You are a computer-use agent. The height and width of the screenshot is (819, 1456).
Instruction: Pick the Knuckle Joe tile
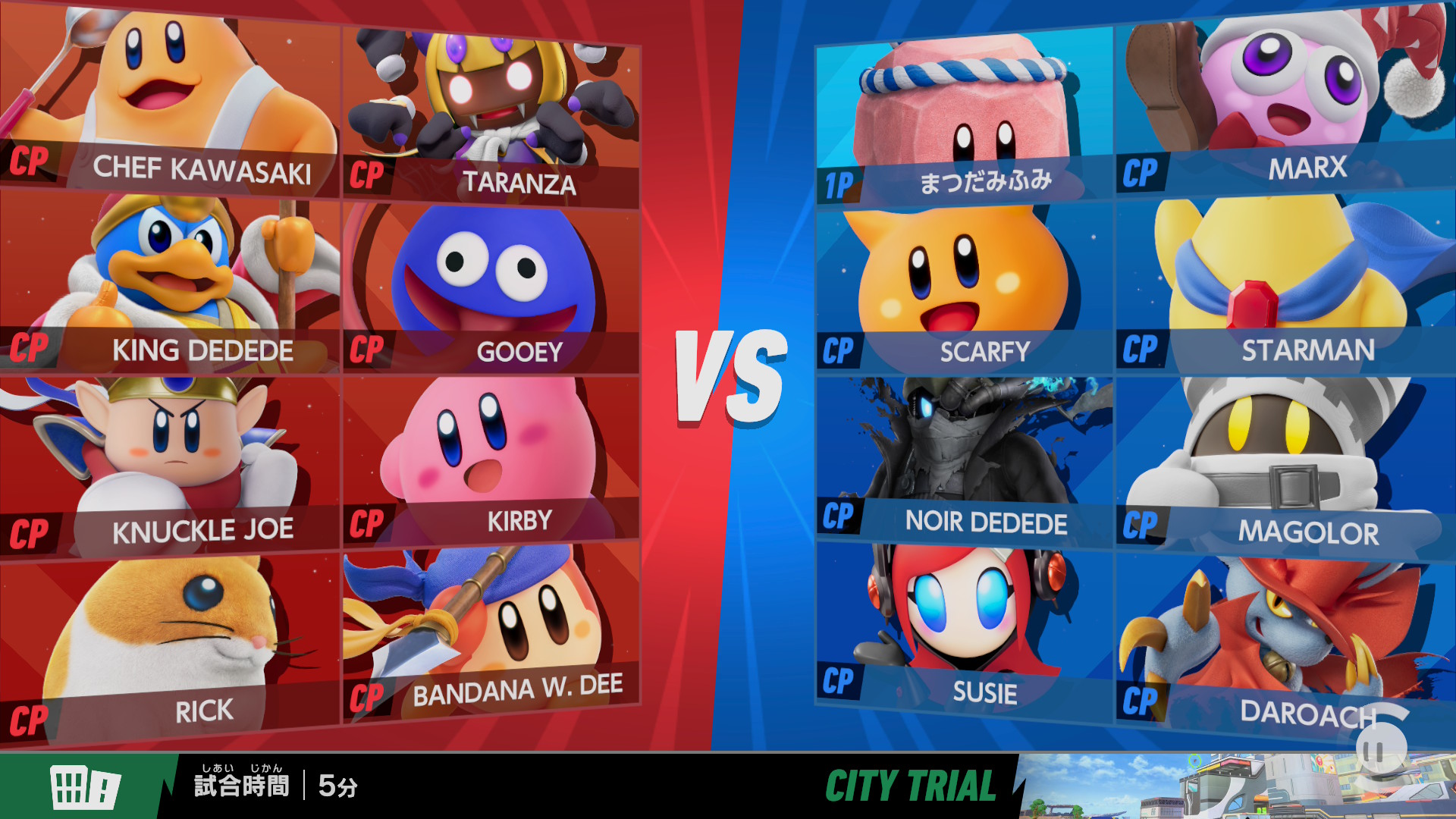pos(168,463)
